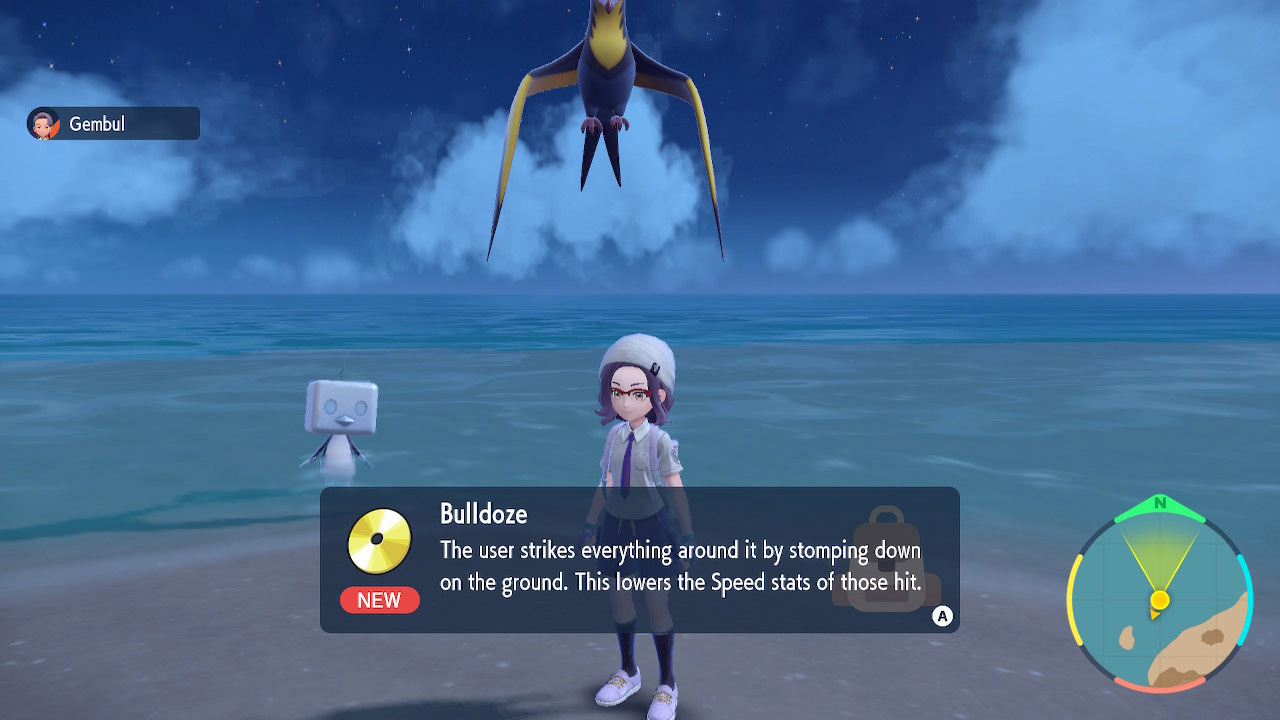Click the yellow TM disc icon

click(378, 540)
